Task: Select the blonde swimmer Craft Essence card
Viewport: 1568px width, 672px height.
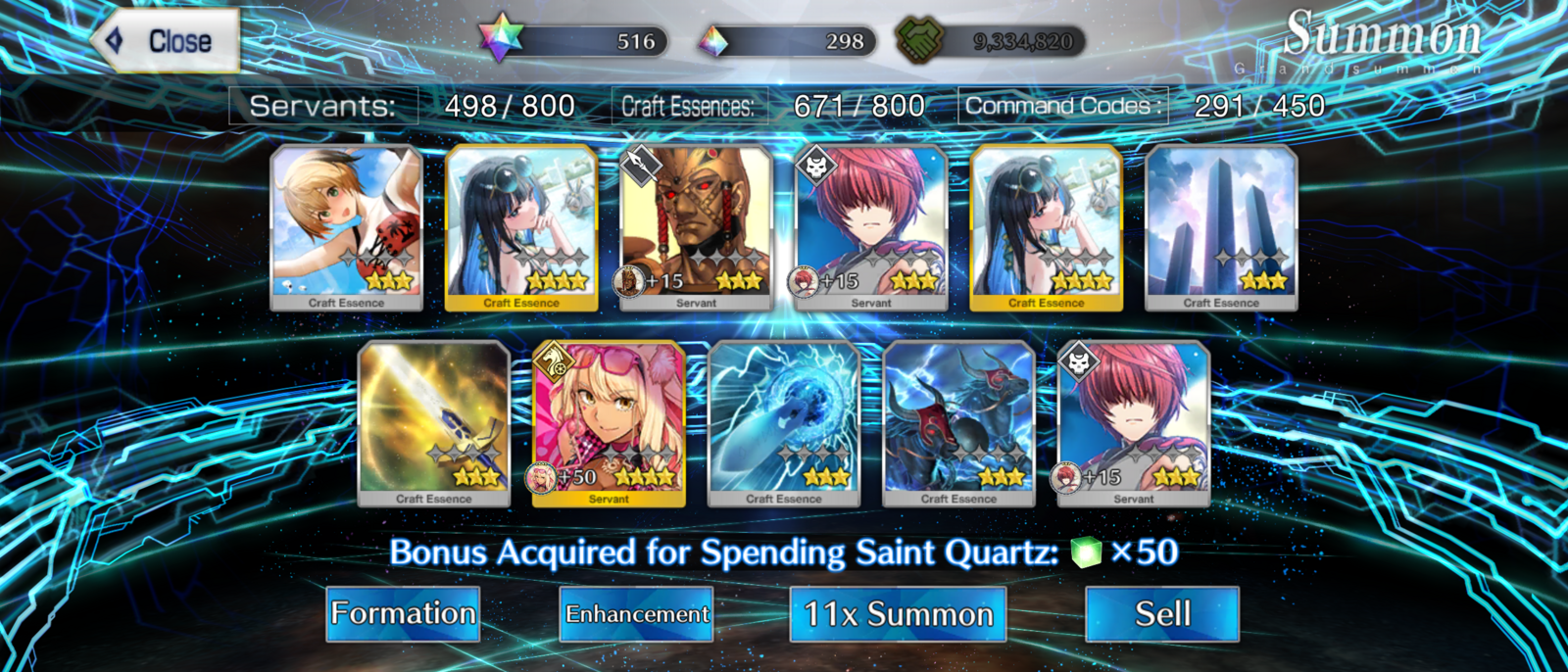Action: 347,227
